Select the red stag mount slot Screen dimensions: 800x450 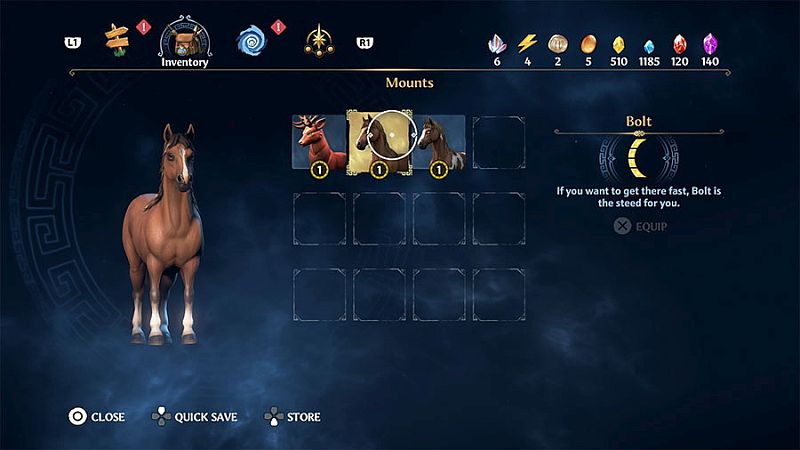click(x=318, y=143)
